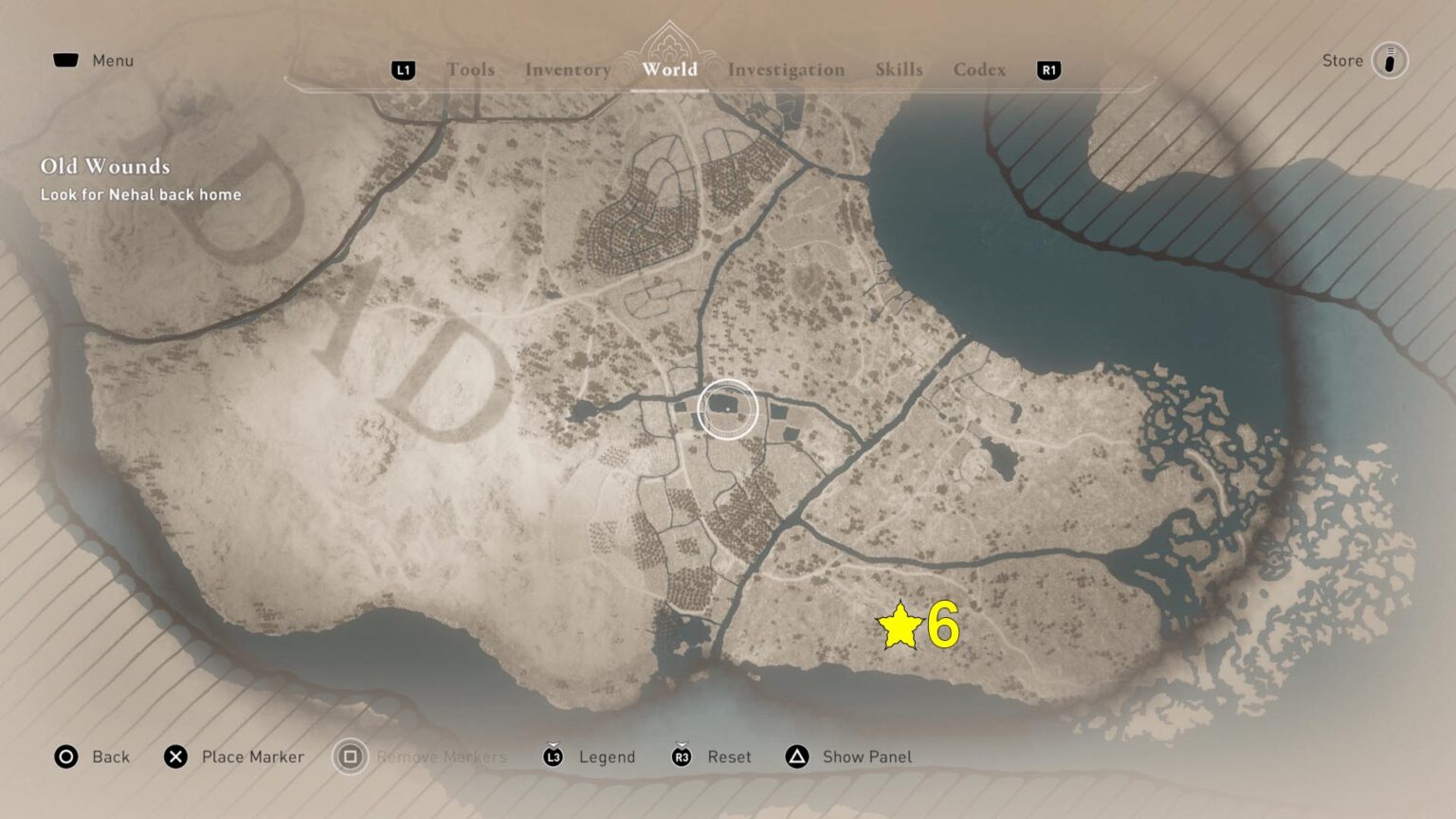The height and width of the screenshot is (819, 1456).
Task: Click the Place Marker button
Action: tap(252, 756)
